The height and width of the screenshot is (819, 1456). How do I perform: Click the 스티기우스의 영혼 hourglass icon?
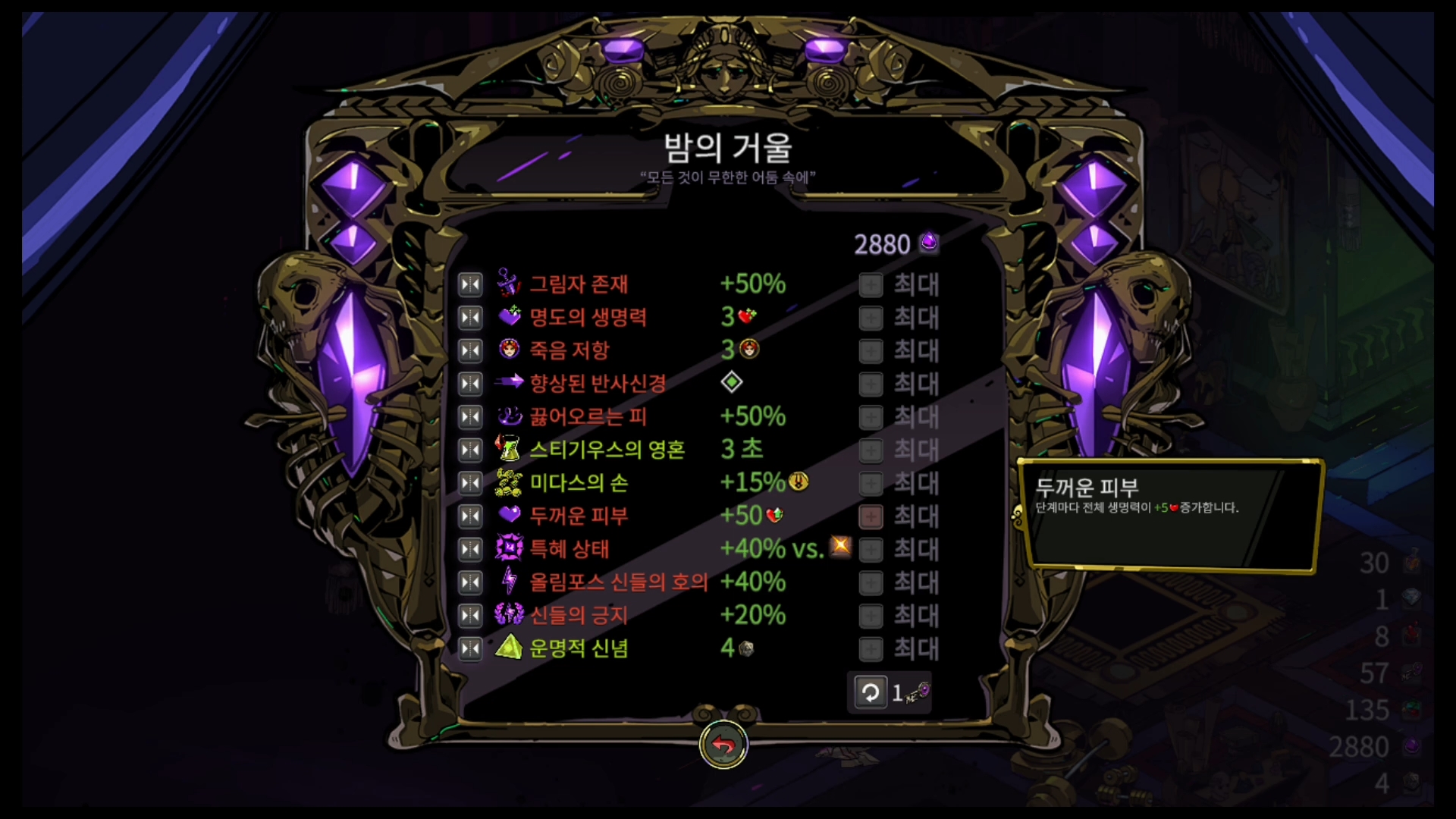pos(509,449)
